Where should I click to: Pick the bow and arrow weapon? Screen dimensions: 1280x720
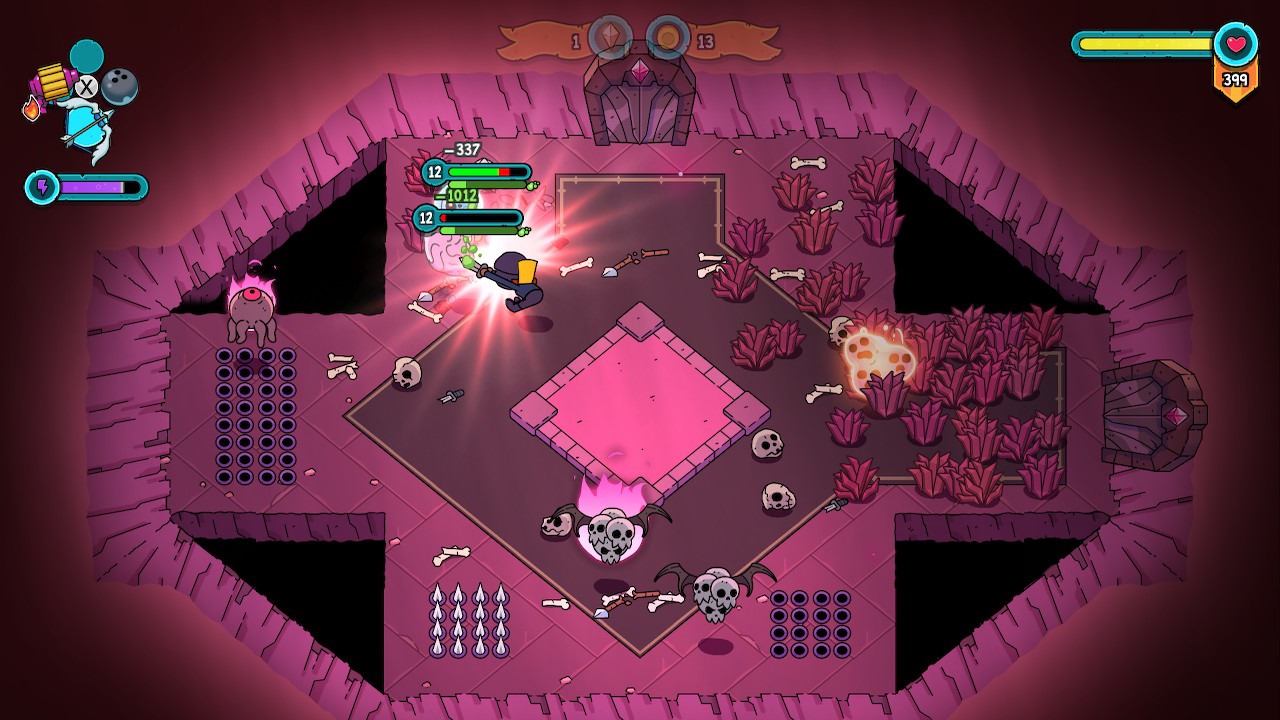click(85, 127)
